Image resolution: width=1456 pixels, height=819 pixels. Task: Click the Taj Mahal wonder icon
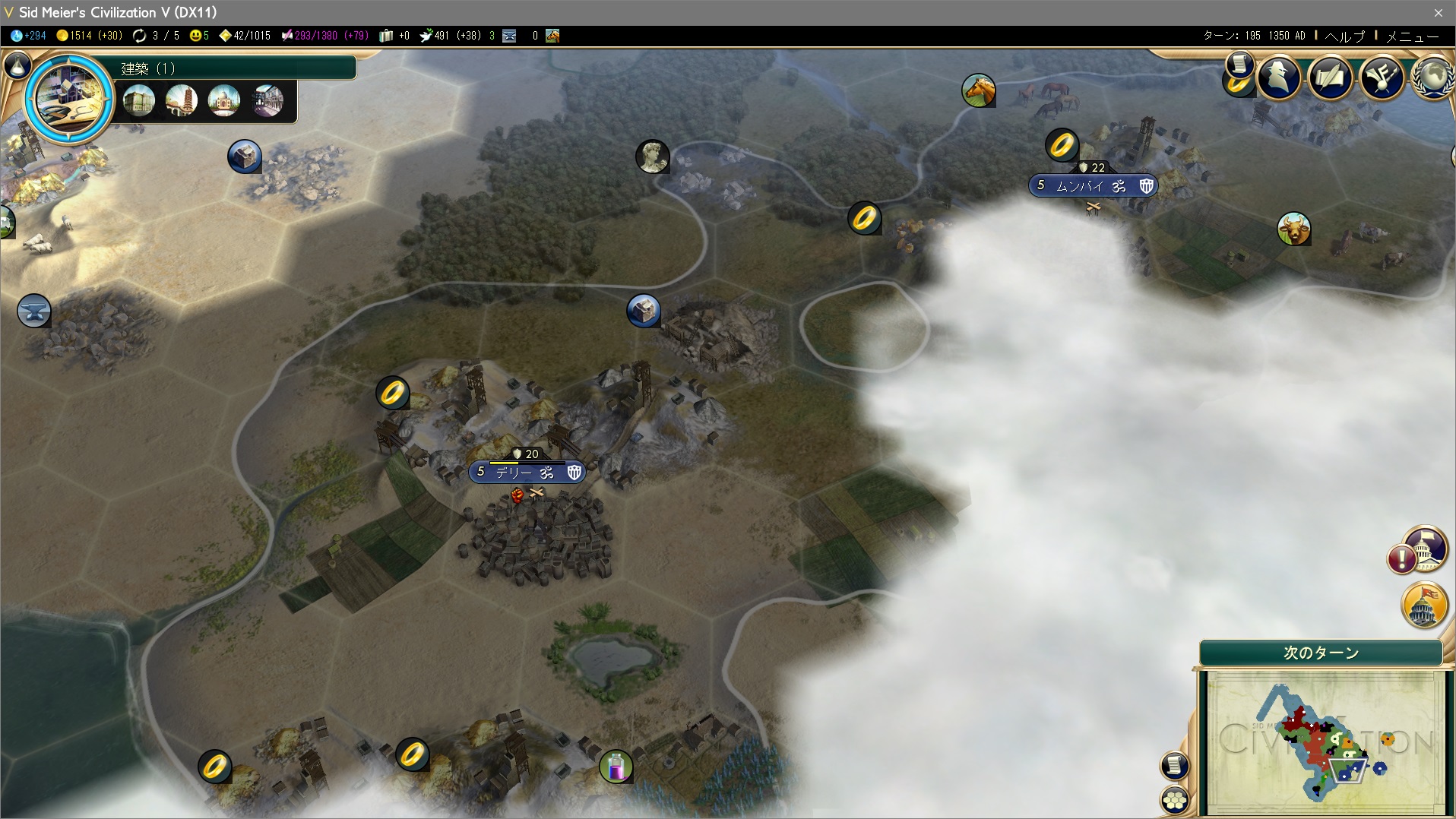[x=224, y=101]
